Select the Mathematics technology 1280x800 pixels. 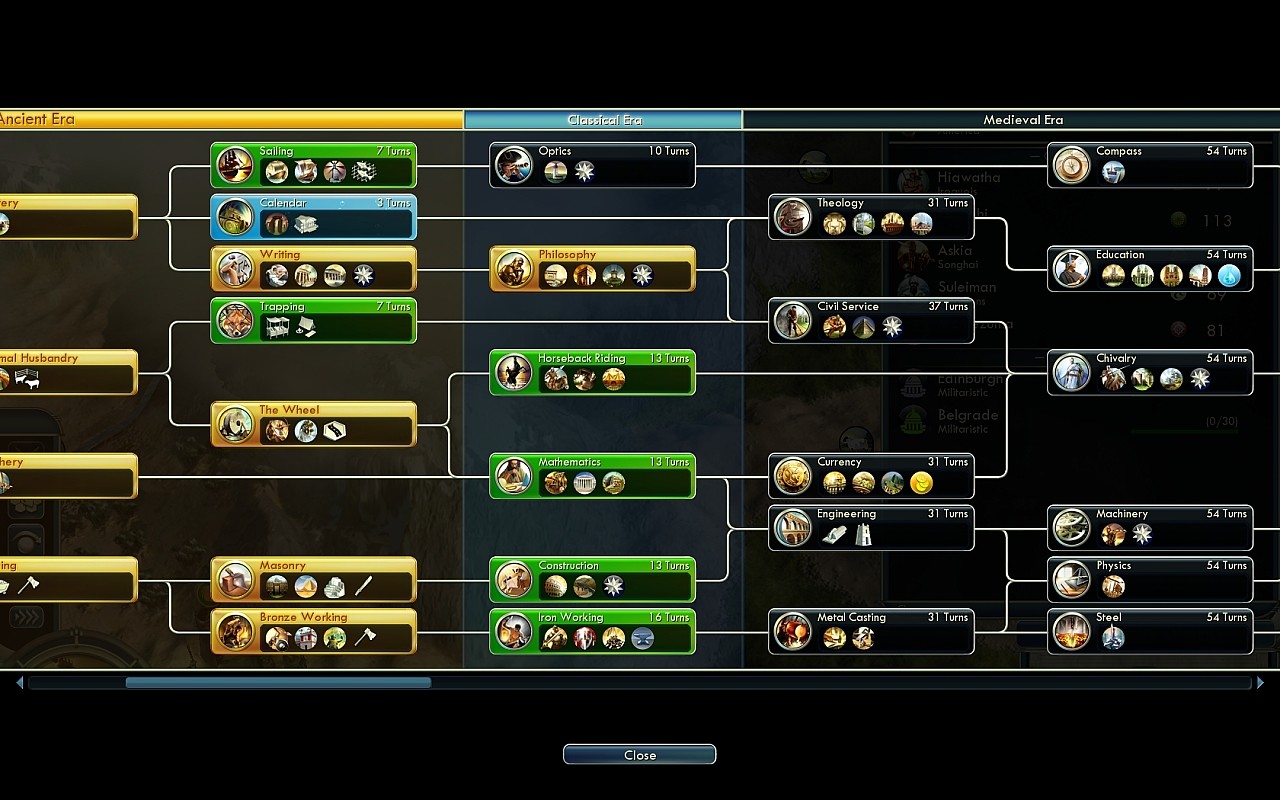592,476
